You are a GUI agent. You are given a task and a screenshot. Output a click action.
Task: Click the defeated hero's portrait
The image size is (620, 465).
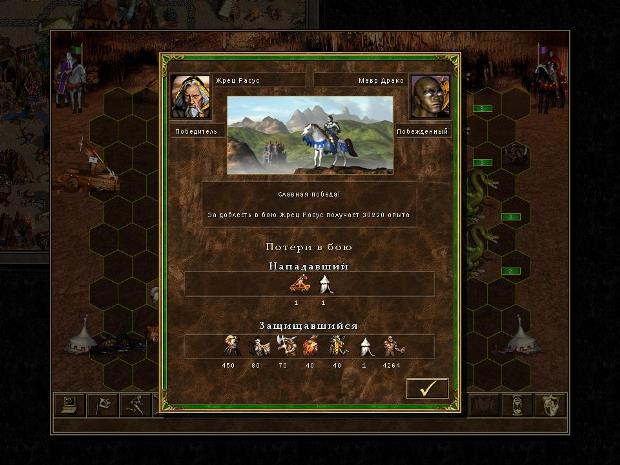point(429,97)
